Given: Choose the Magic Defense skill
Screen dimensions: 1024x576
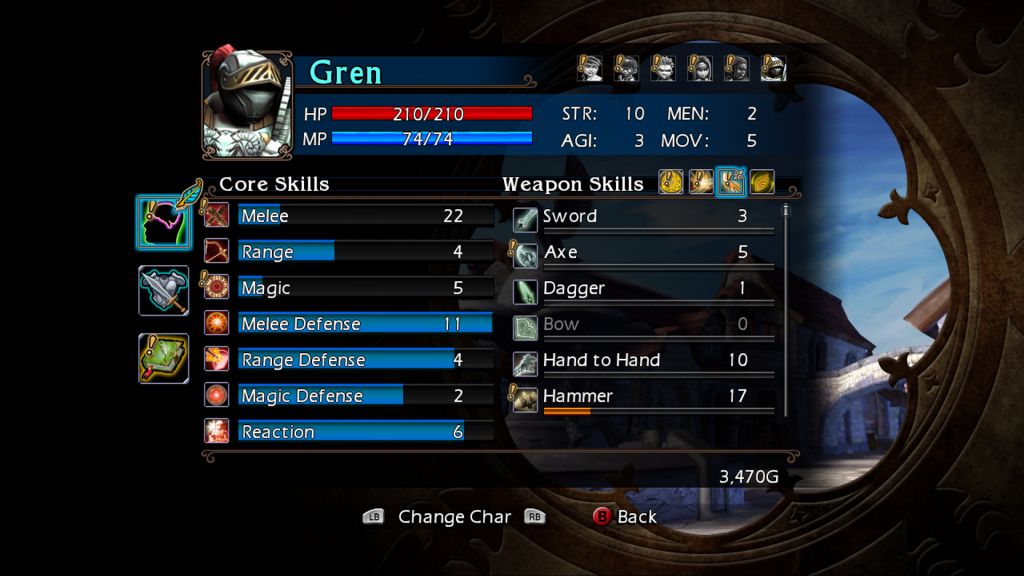Looking at the screenshot, I should (x=350, y=396).
